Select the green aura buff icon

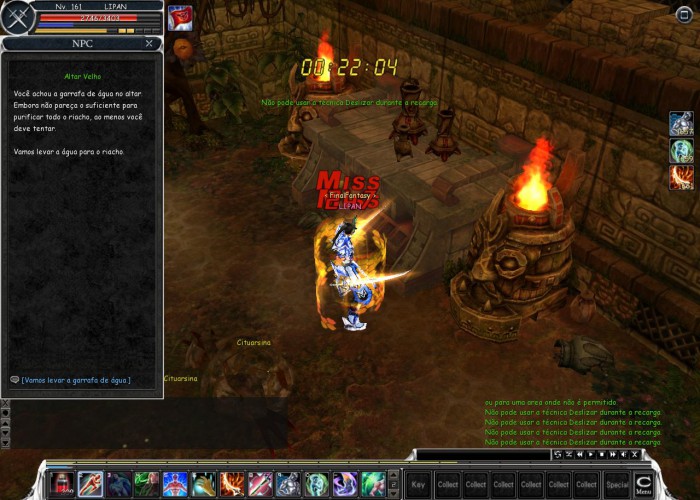click(682, 151)
